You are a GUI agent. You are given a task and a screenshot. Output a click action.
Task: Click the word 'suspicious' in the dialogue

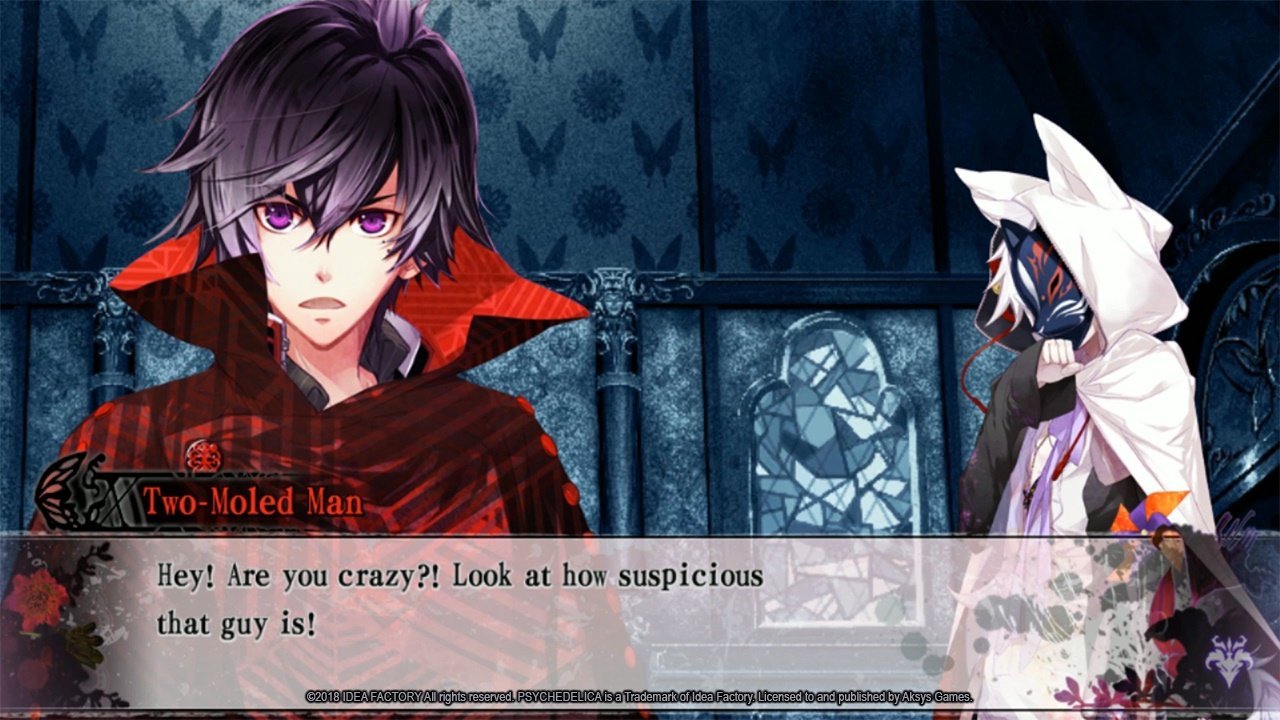pos(690,575)
